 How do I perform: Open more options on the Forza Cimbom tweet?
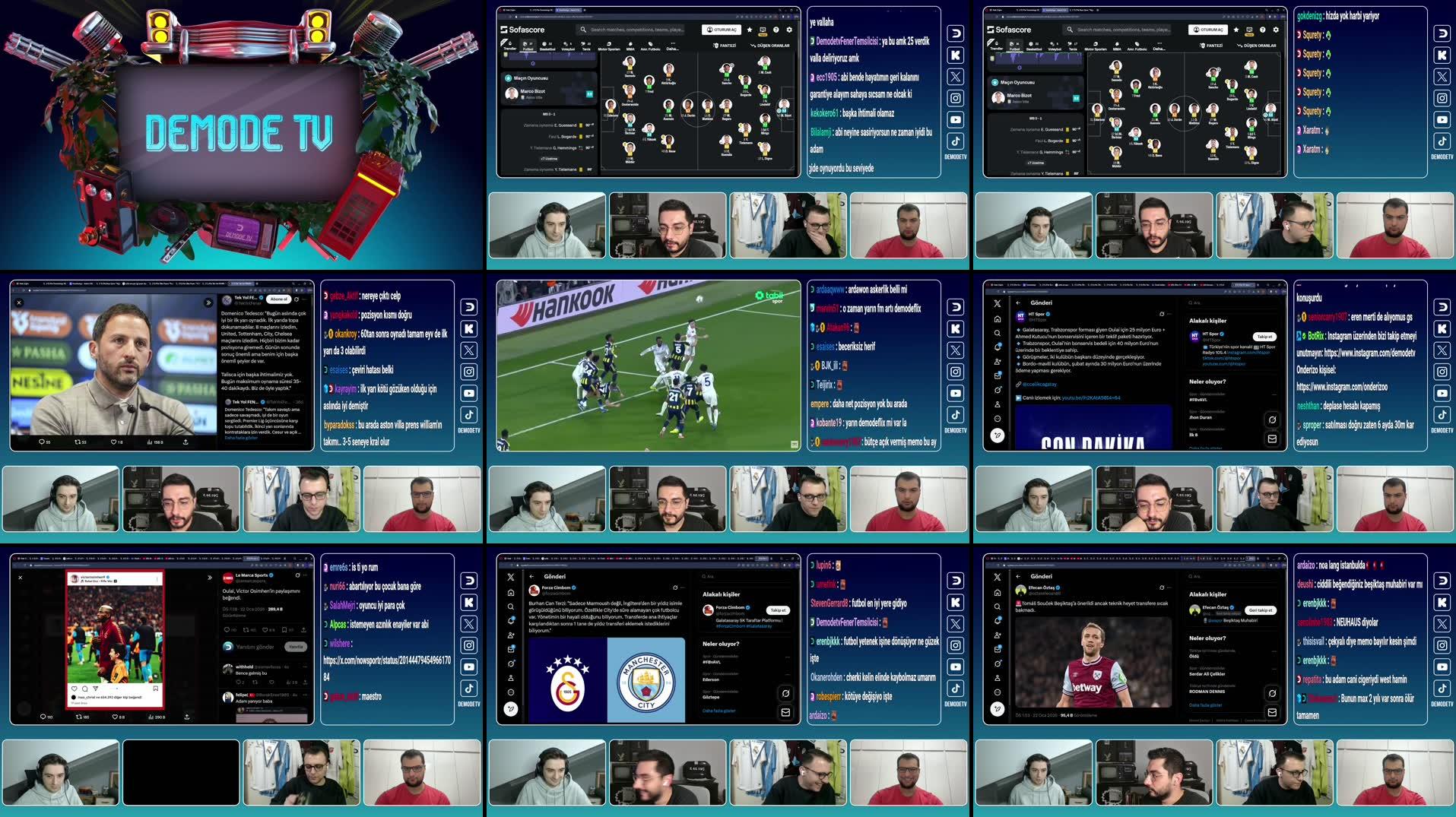(682, 587)
